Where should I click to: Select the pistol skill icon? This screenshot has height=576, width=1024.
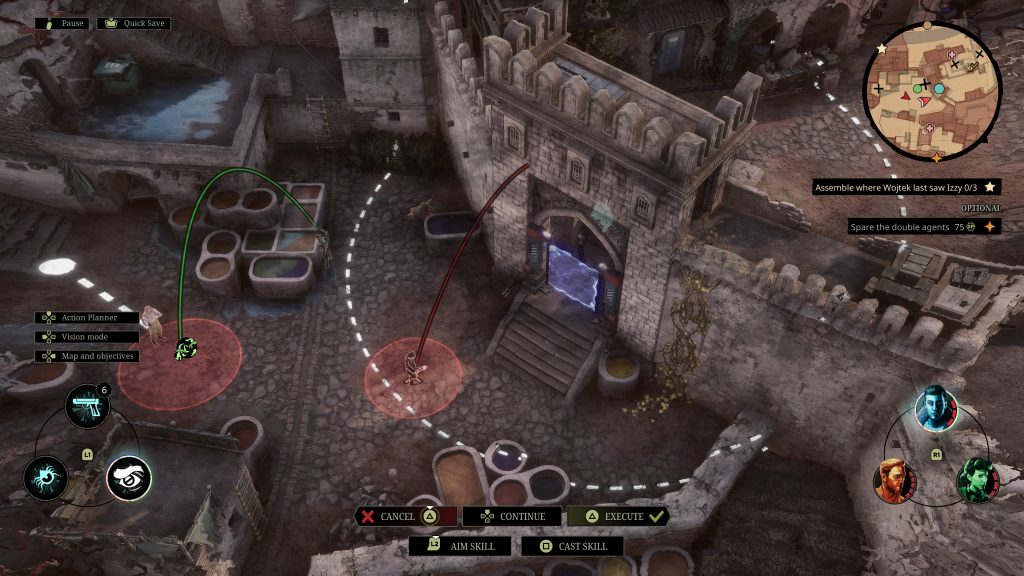click(x=87, y=407)
